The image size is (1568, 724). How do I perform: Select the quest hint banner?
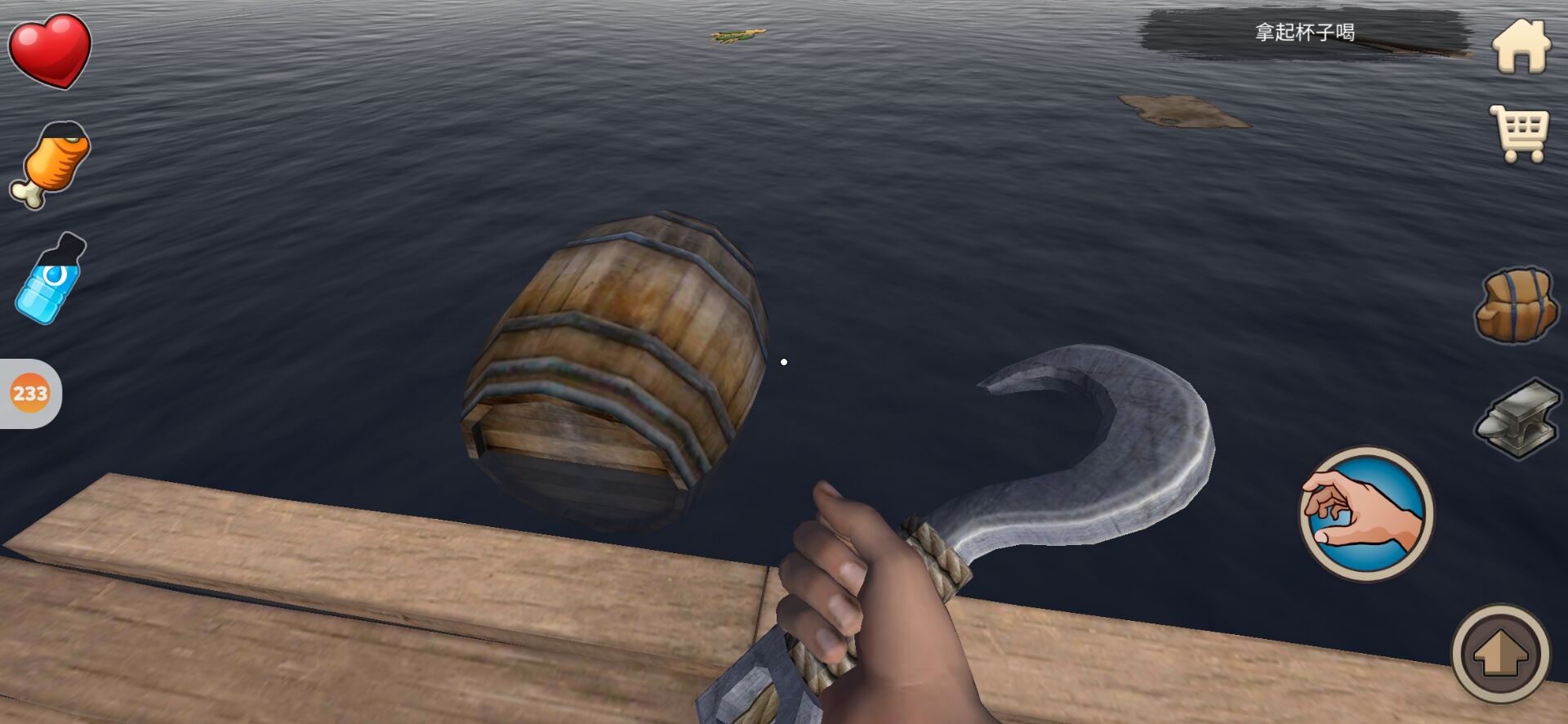pyautogui.click(x=1304, y=33)
